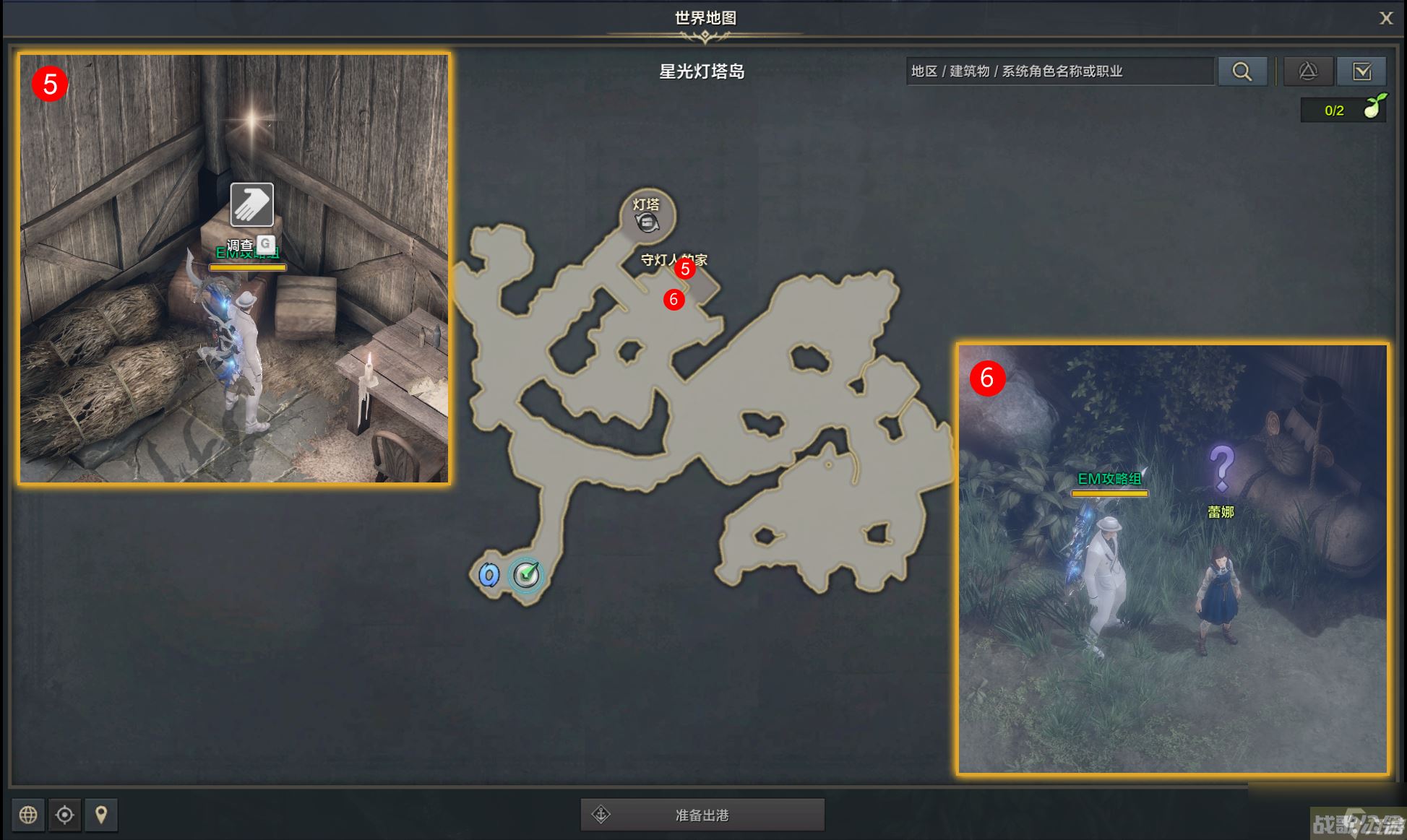The height and width of the screenshot is (840, 1407).
Task: Select the magnifying glass search icon
Action: point(1242,72)
